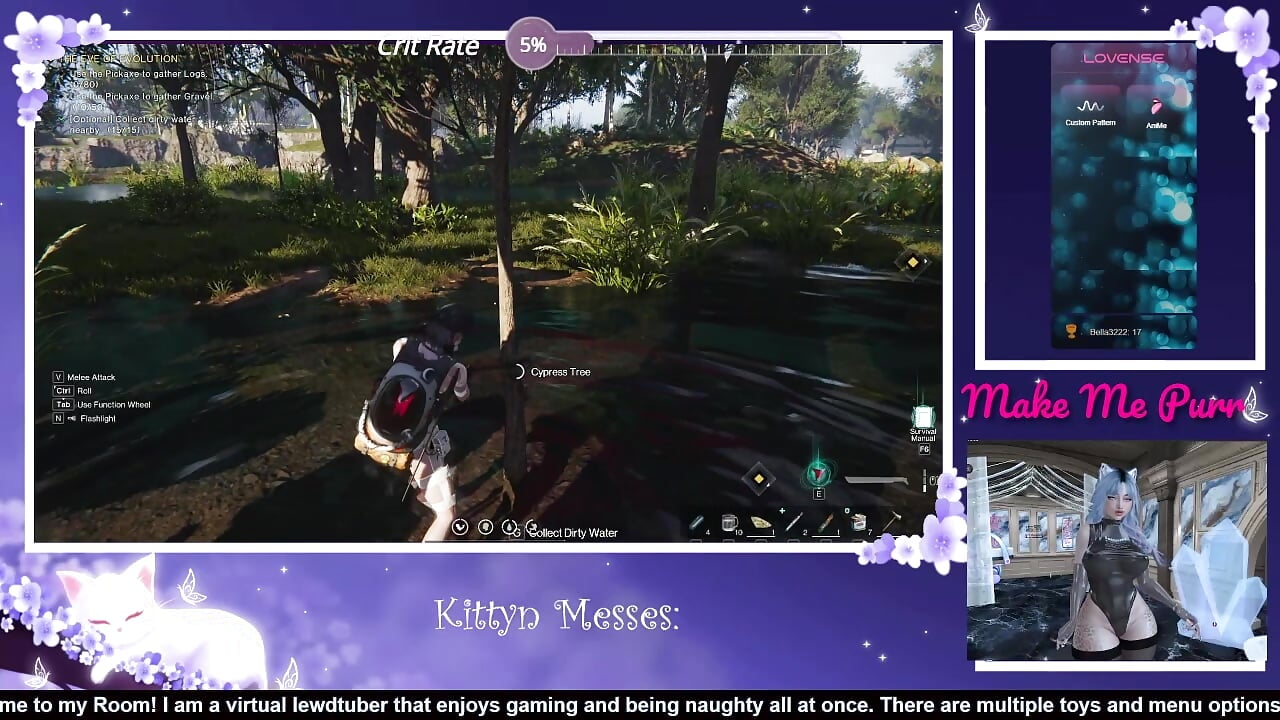Image resolution: width=1280 pixels, height=720 pixels.
Task: Click the Collect Dirty Water action prompt
Action: pyautogui.click(x=575, y=533)
